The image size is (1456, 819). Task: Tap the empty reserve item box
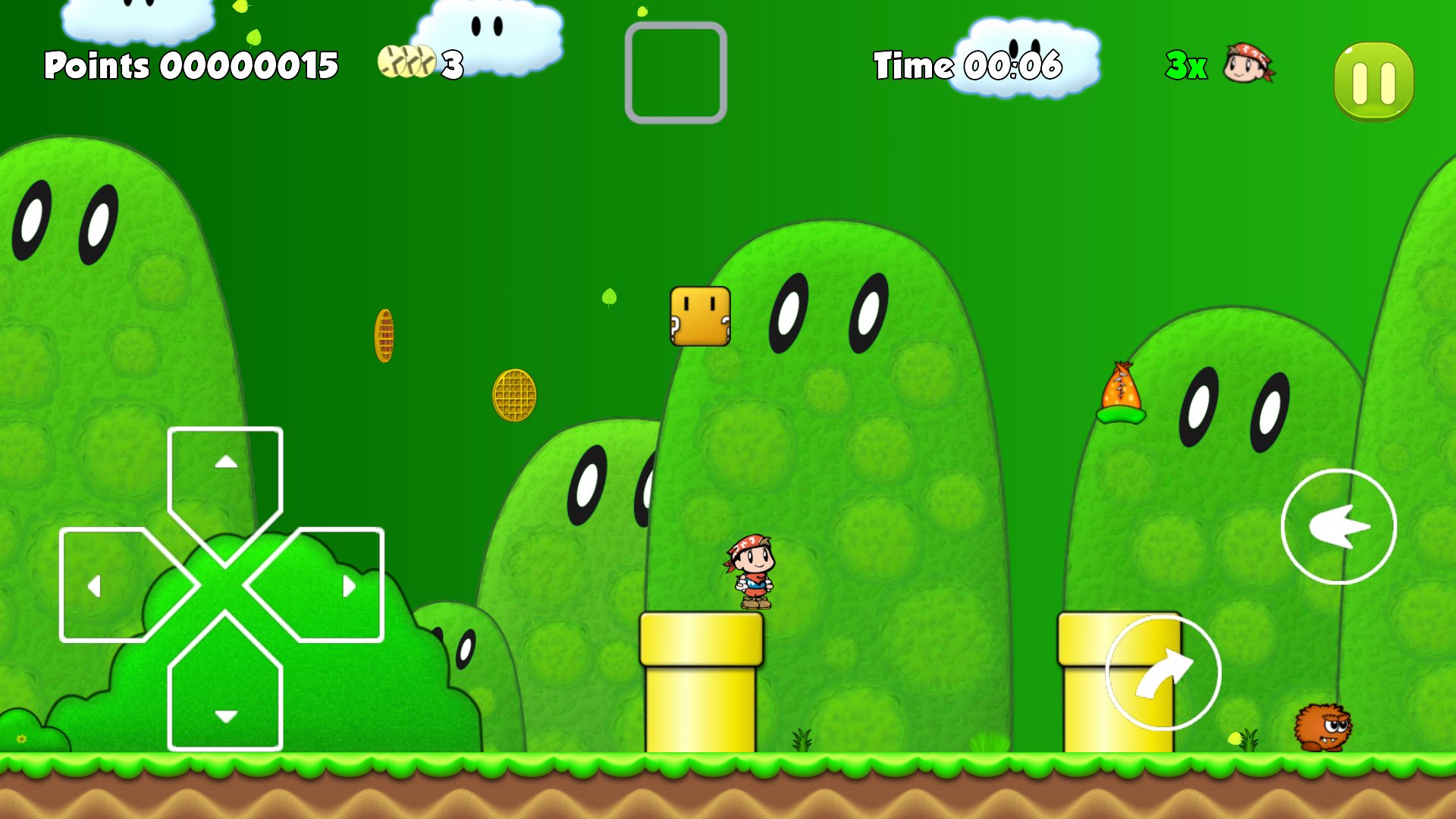click(x=676, y=73)
